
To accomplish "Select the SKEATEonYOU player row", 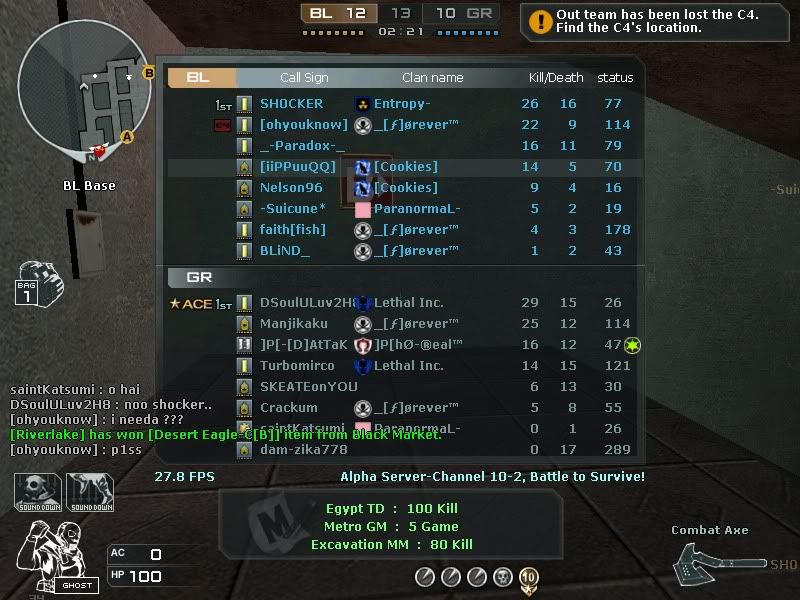I will coord(400,387).
